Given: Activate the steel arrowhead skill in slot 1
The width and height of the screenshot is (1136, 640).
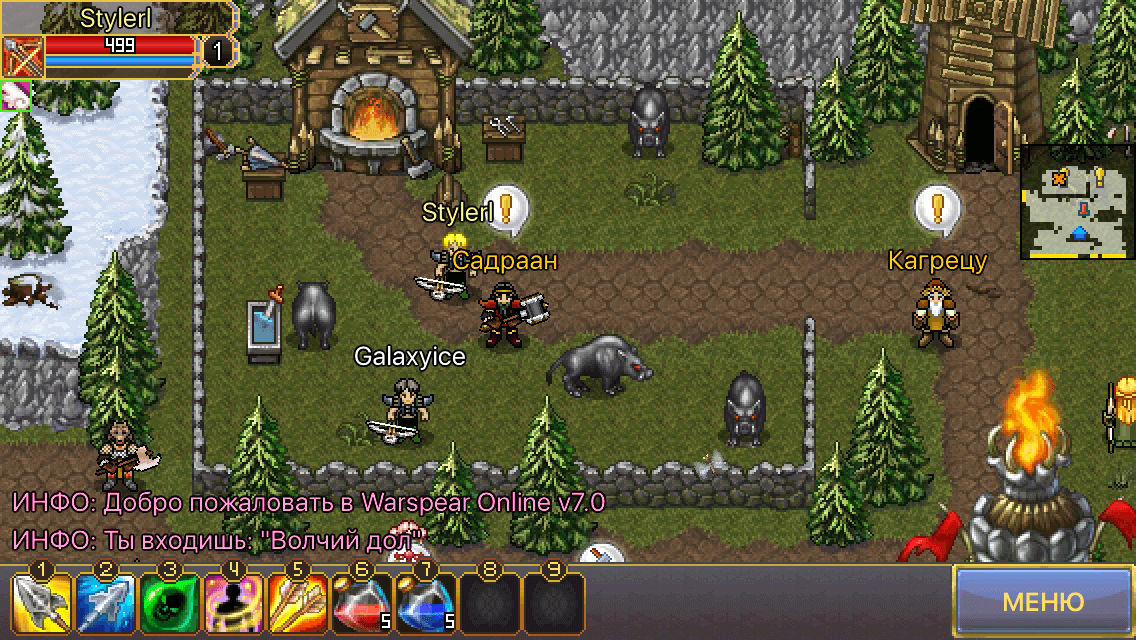Looking at the screenshot, I should point(41,603).
